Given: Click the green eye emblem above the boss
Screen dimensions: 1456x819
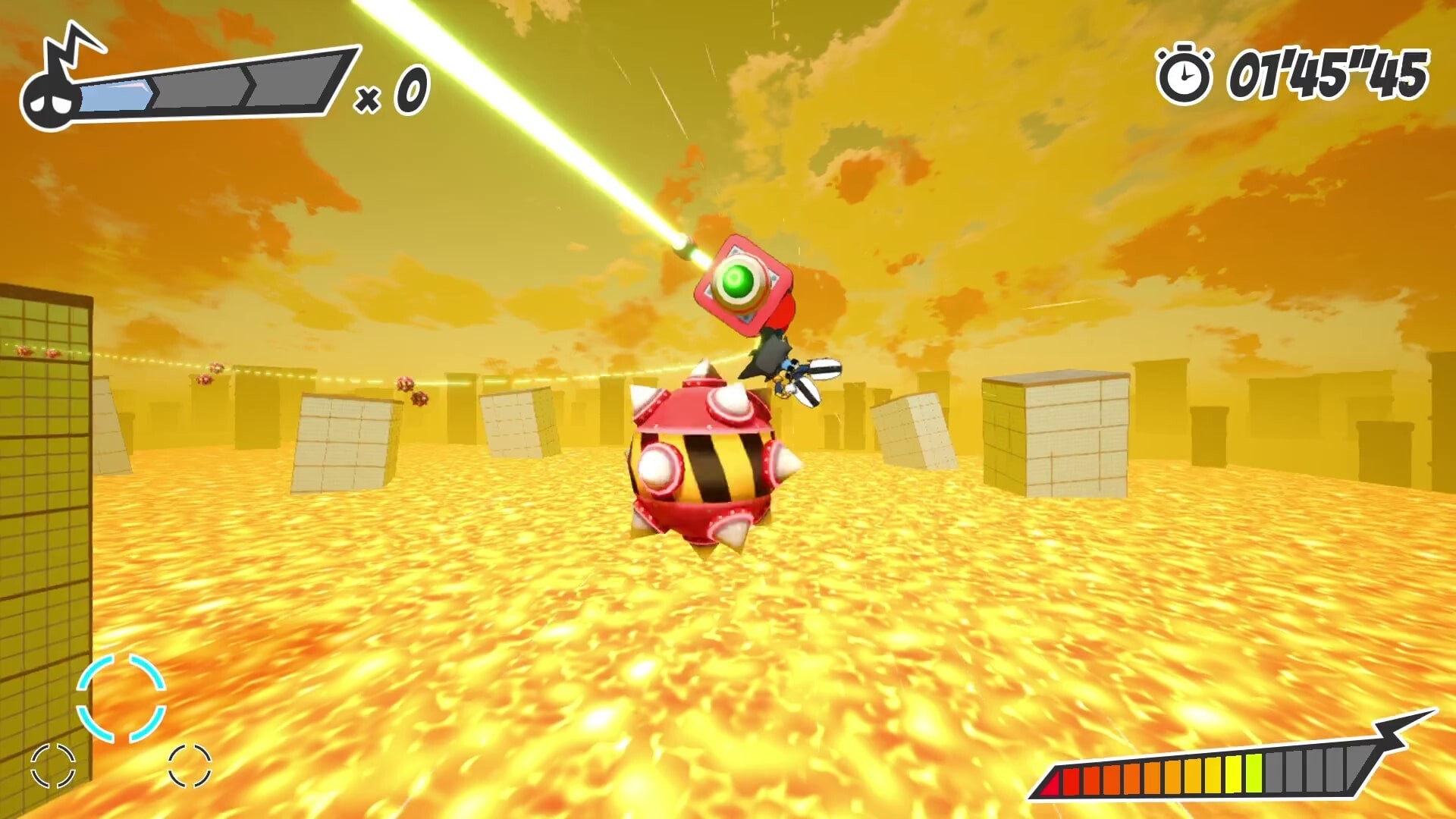Looking at the screenshot, I should click(x=739, y=282).
